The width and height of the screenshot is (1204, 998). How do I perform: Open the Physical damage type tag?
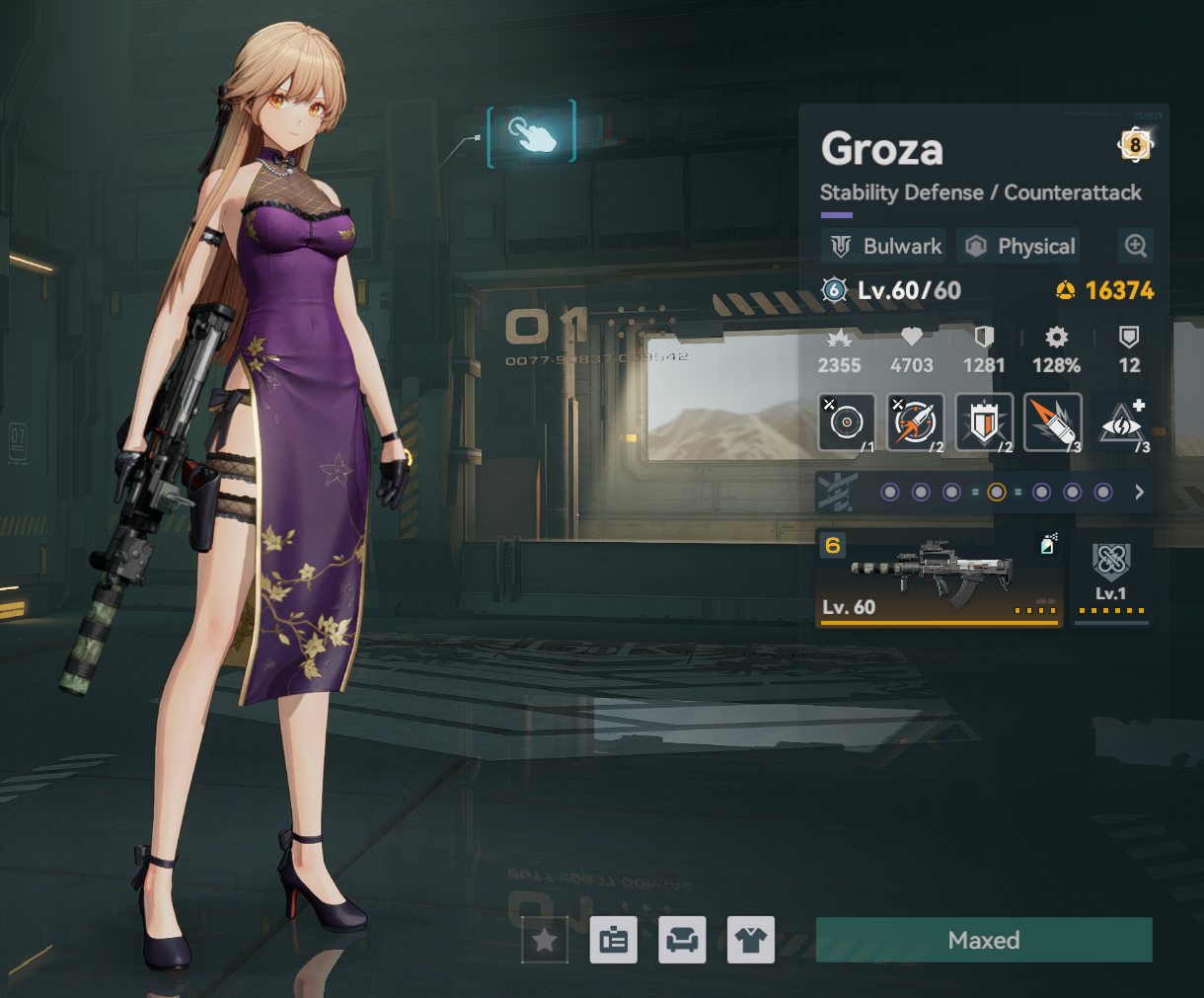tap(1018, 246)
